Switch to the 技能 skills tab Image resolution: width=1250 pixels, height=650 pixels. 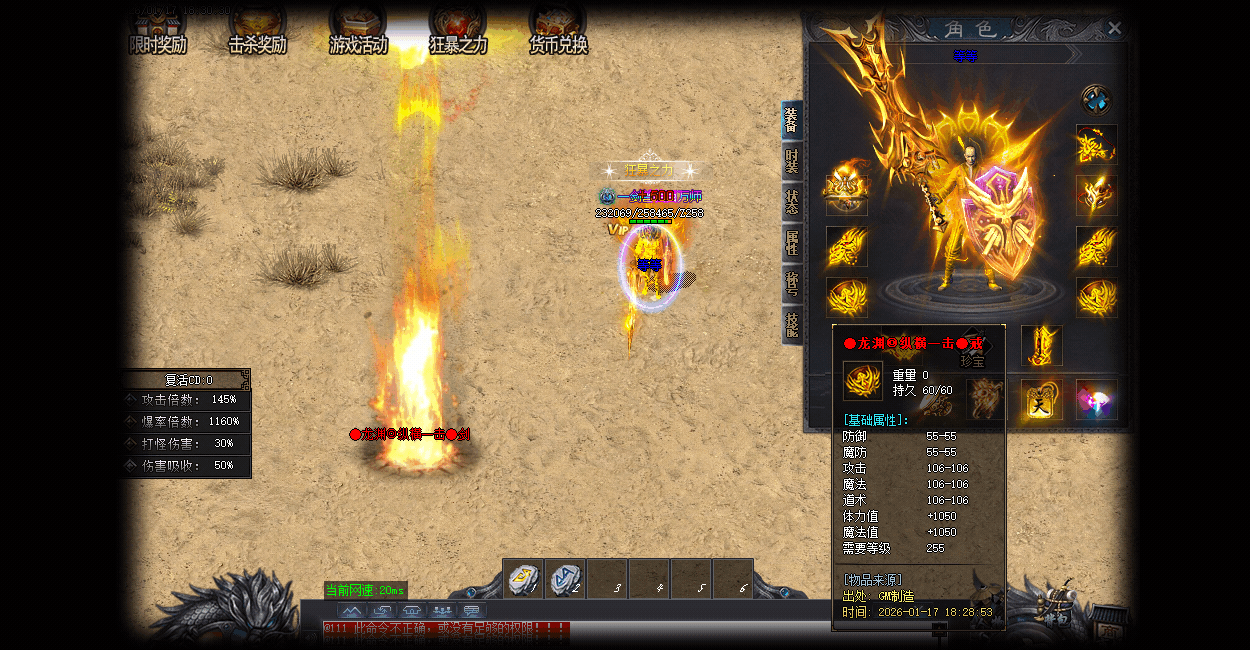[x=792, y=325]
